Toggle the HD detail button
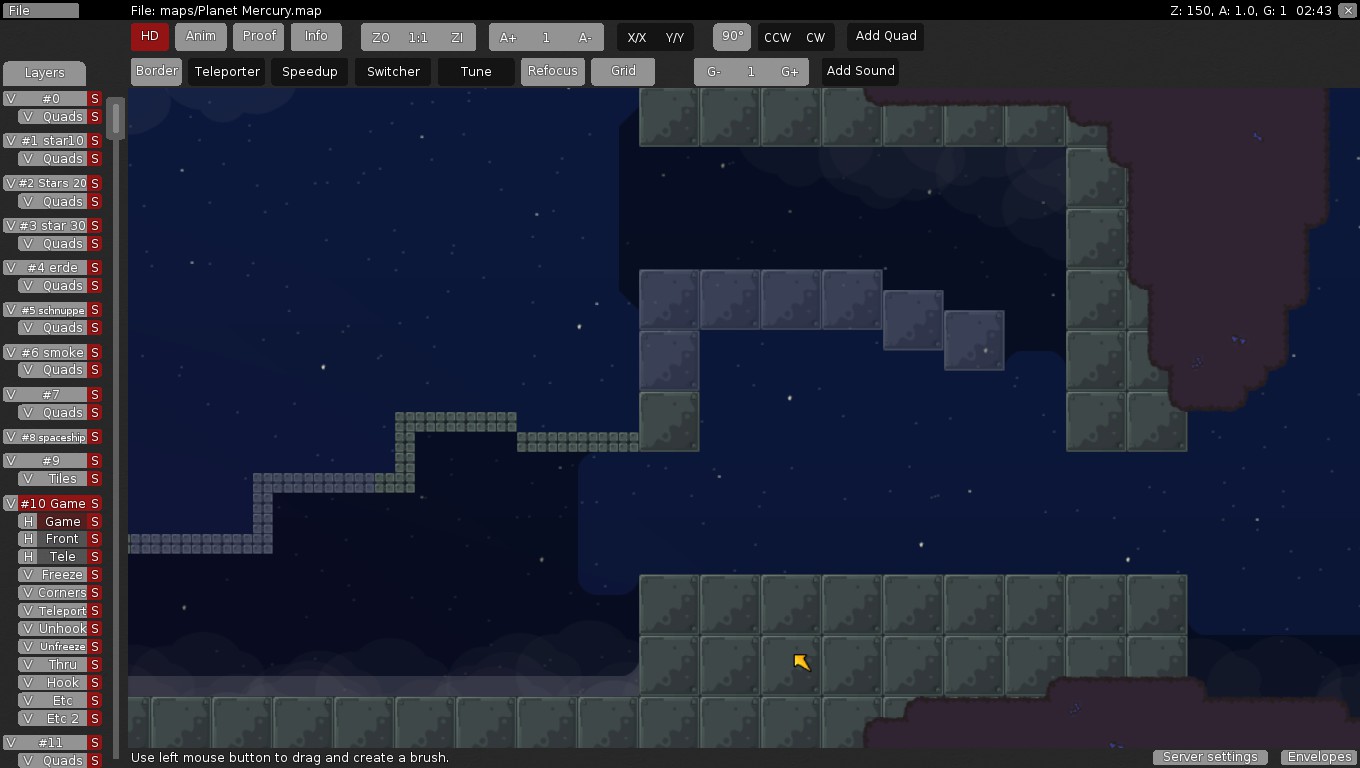The height and width of the screenshot is (768, 1360). pyautogui.click(x=149, y=37)
